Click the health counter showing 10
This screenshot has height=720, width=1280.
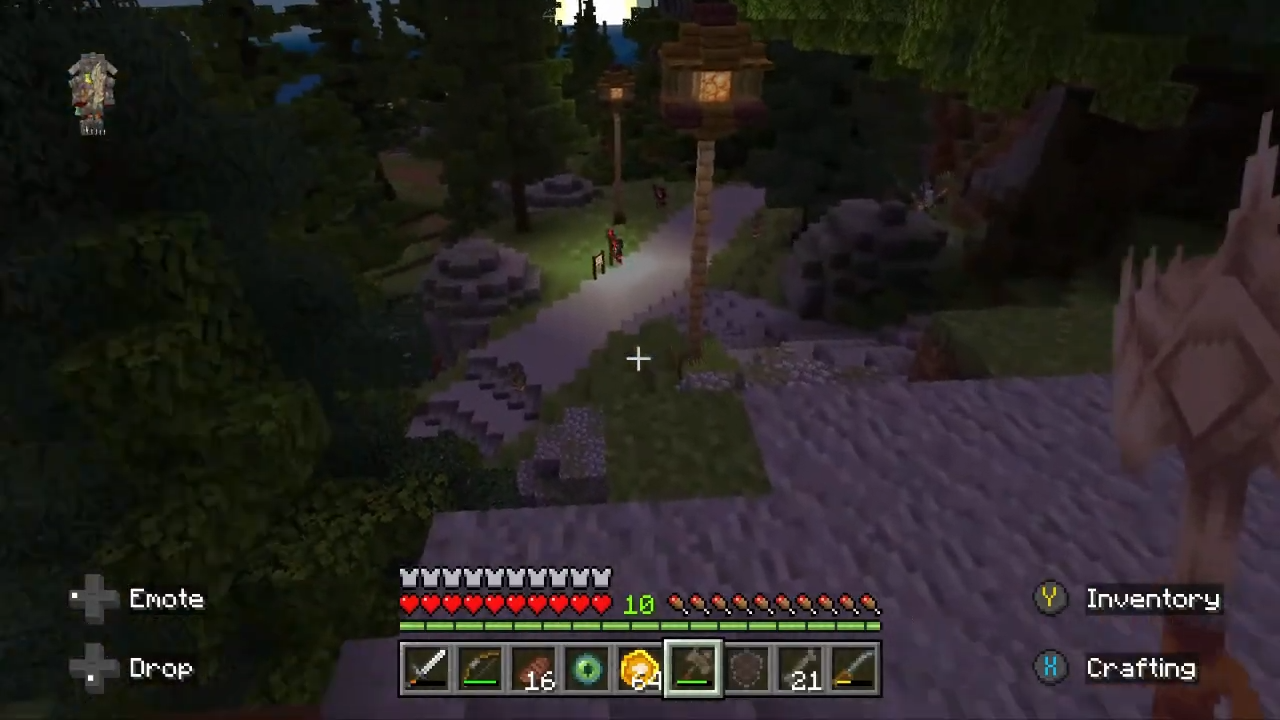pyautogui.click(x=638, y=603)
